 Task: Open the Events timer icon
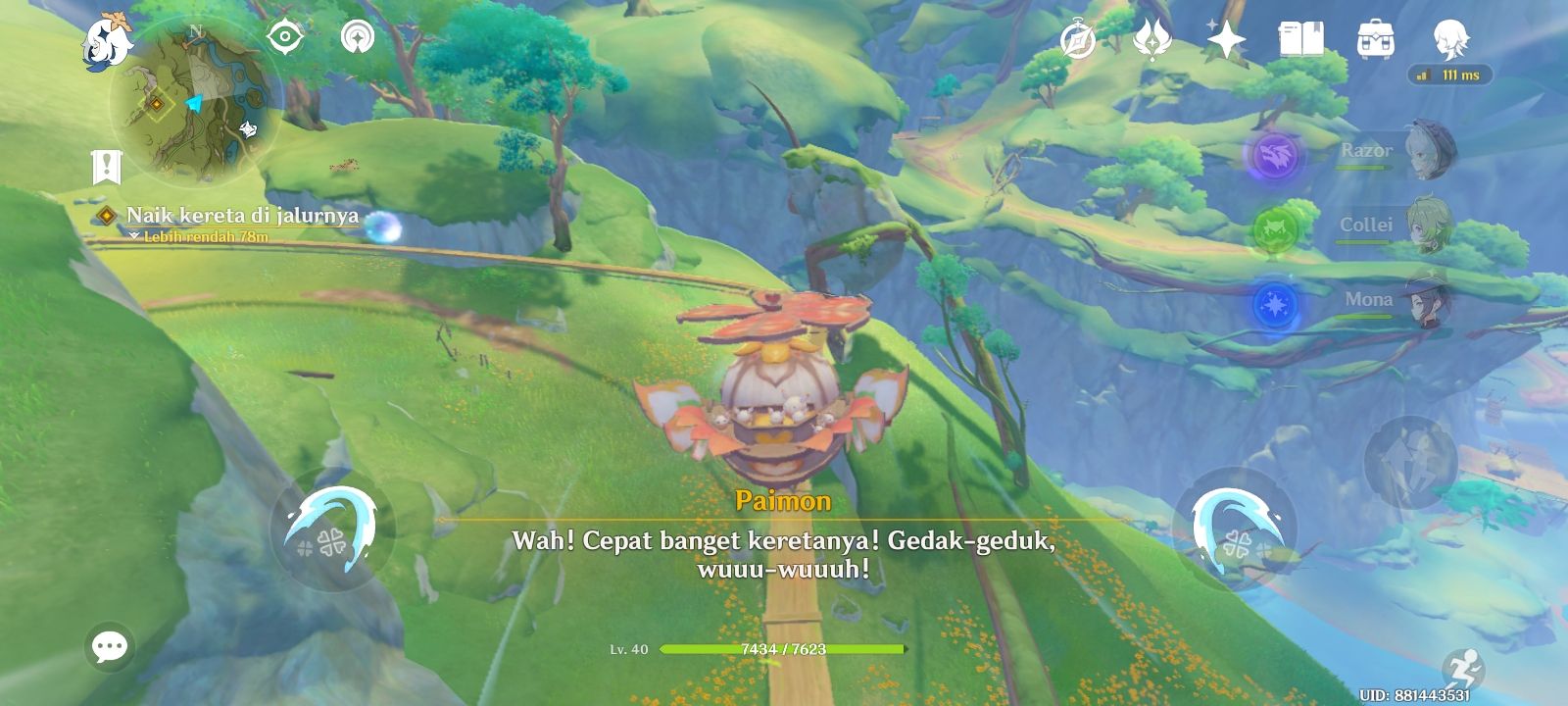1076,41
